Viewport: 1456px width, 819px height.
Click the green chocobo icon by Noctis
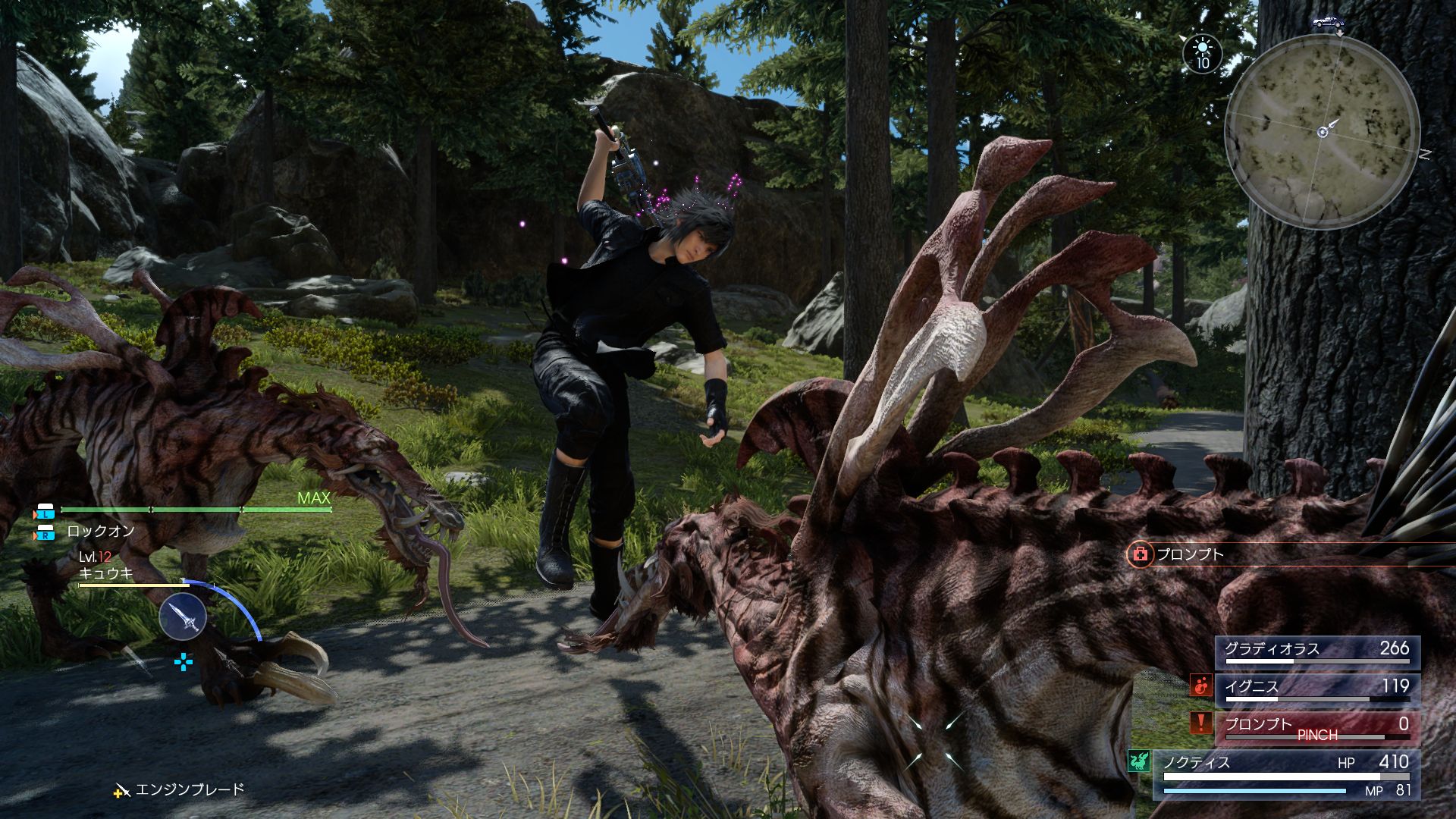click(1139, 761)
